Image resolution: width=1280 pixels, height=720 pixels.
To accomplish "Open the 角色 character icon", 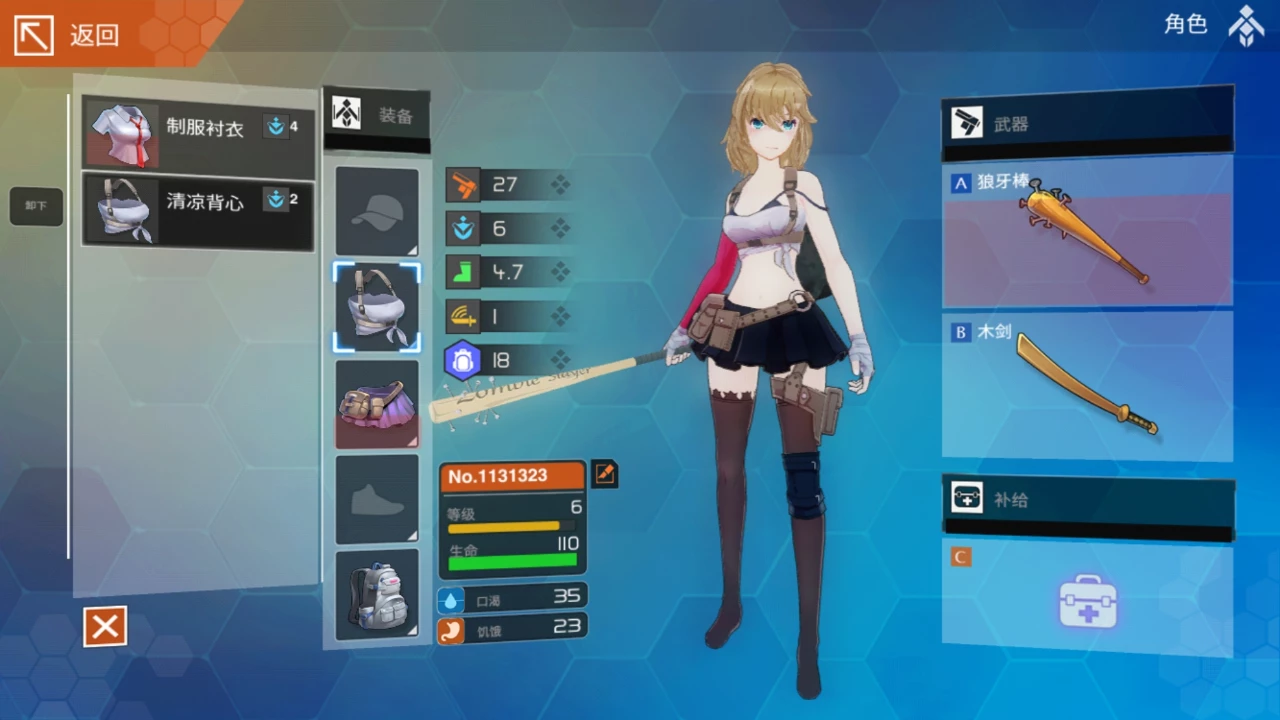I will click(1245, 26).
